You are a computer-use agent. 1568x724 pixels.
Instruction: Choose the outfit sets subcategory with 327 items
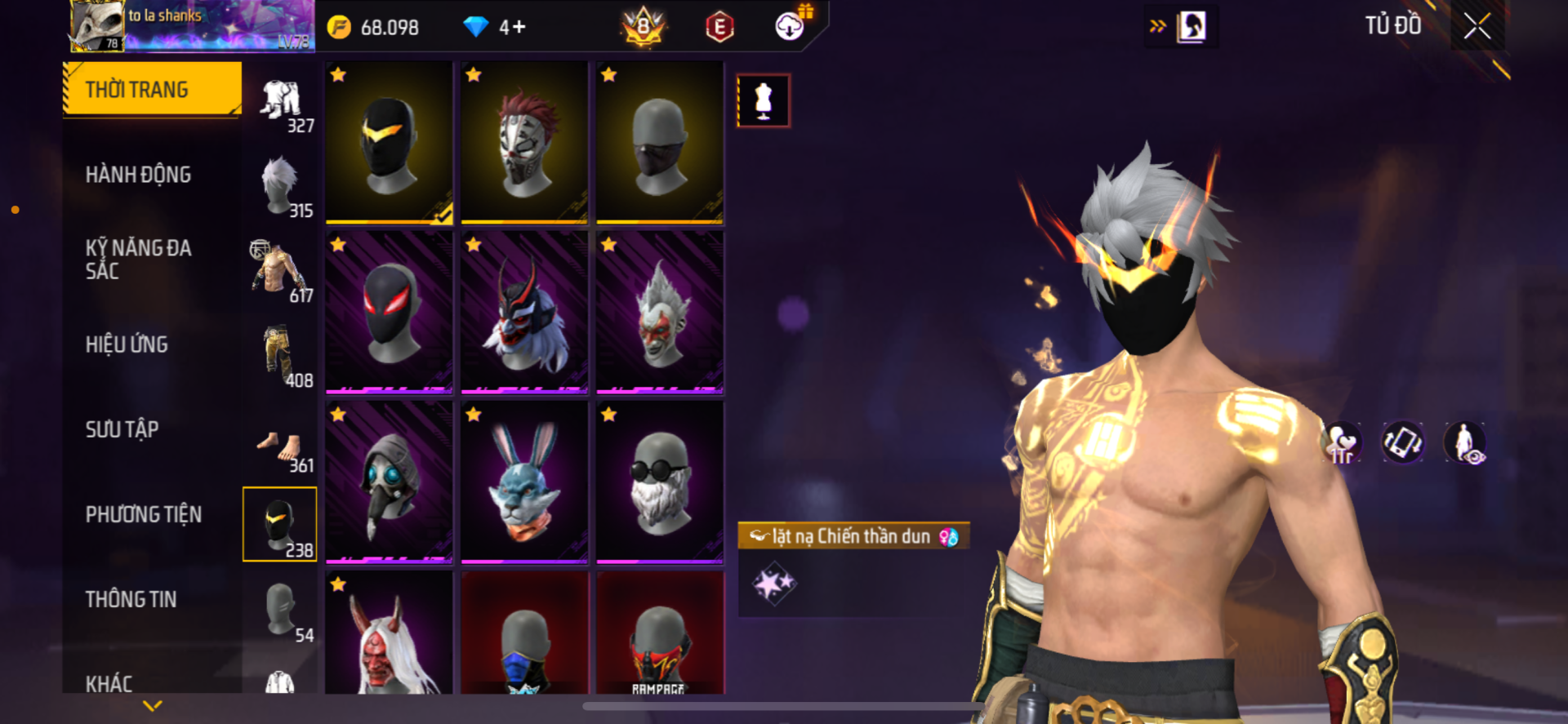click(281, 104)
